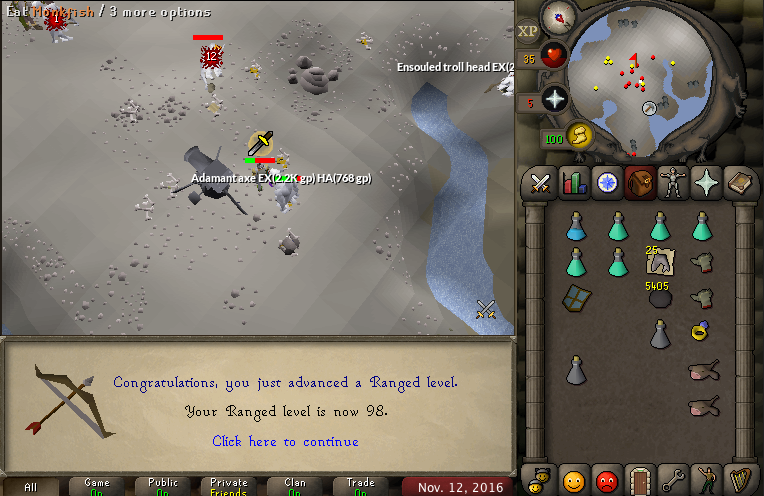Viewport: 764px width, 496px height.
Task: Switch to the Skills stats tab
Action: click(574, 183)
